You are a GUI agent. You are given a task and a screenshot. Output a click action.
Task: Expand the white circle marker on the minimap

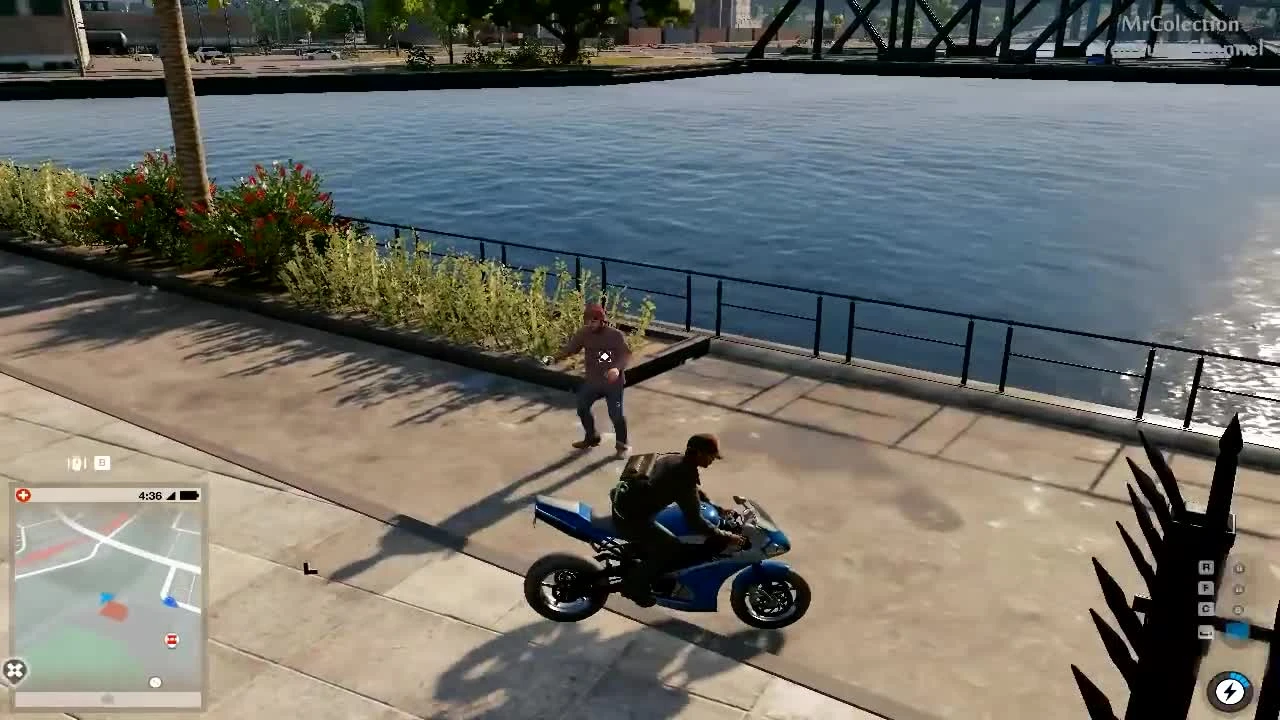click(x=155, y=682)
